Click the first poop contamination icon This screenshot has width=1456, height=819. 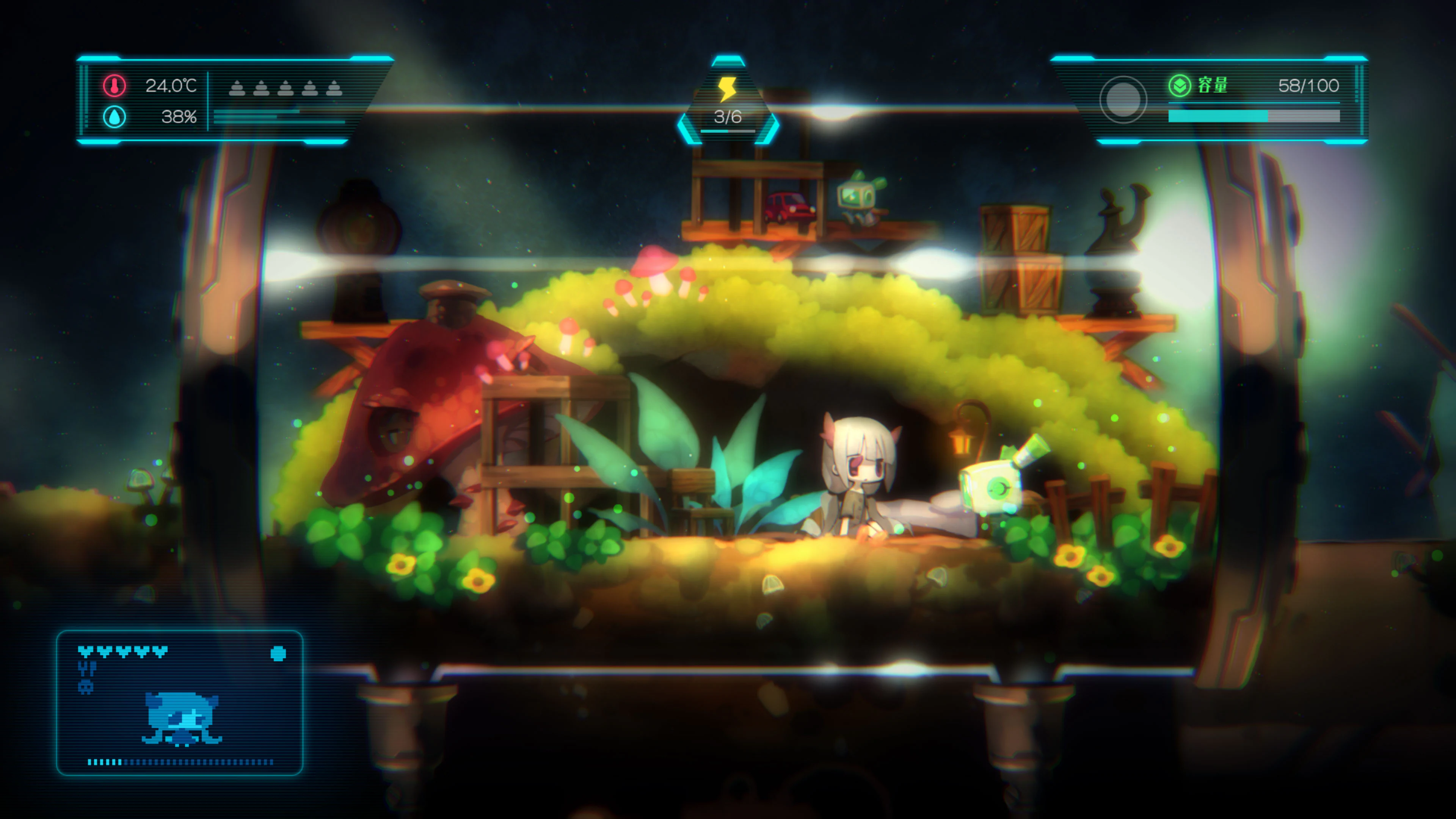(236, 88)
